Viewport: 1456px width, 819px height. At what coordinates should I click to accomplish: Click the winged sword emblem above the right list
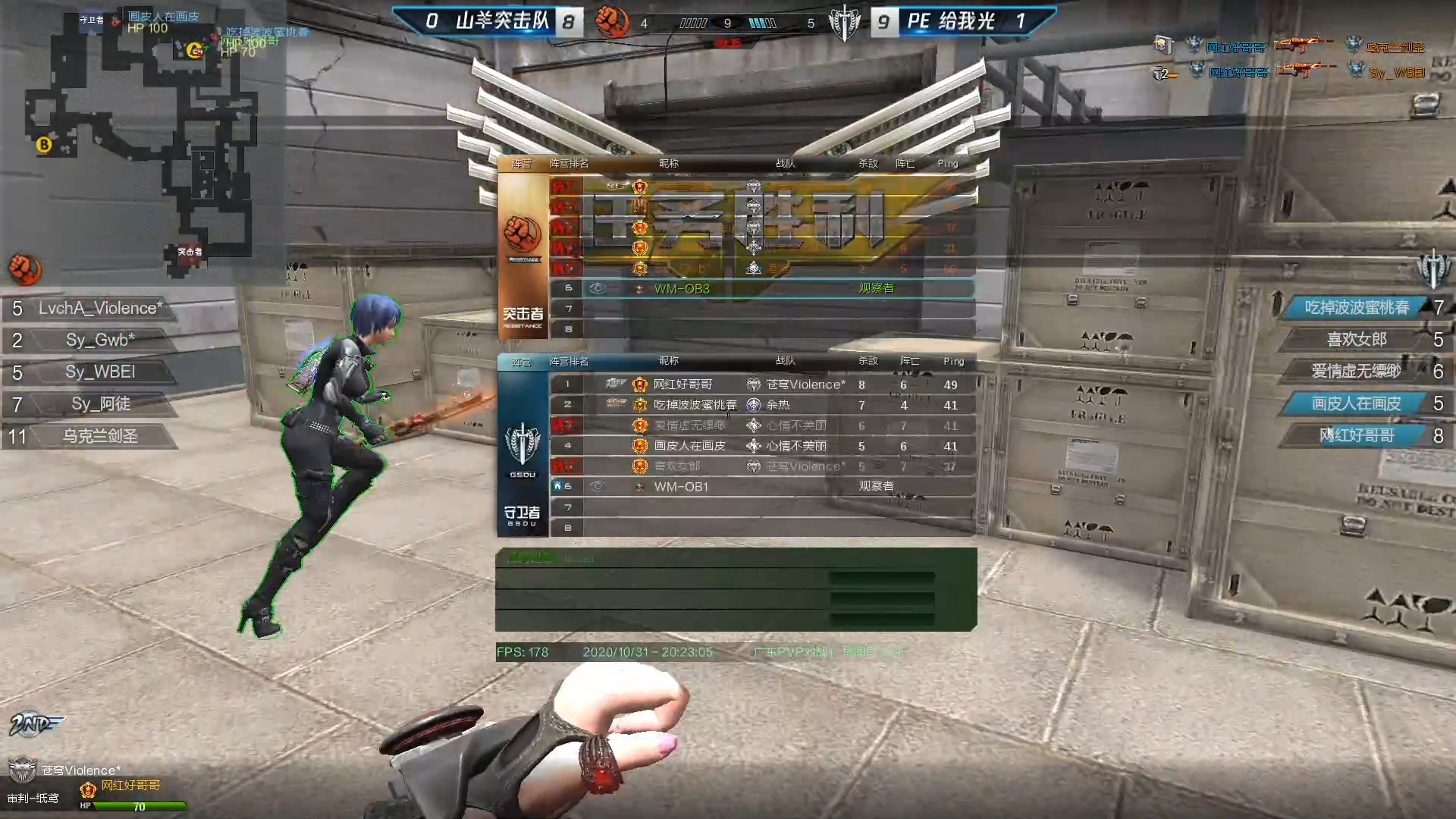tap(1432, 269)
